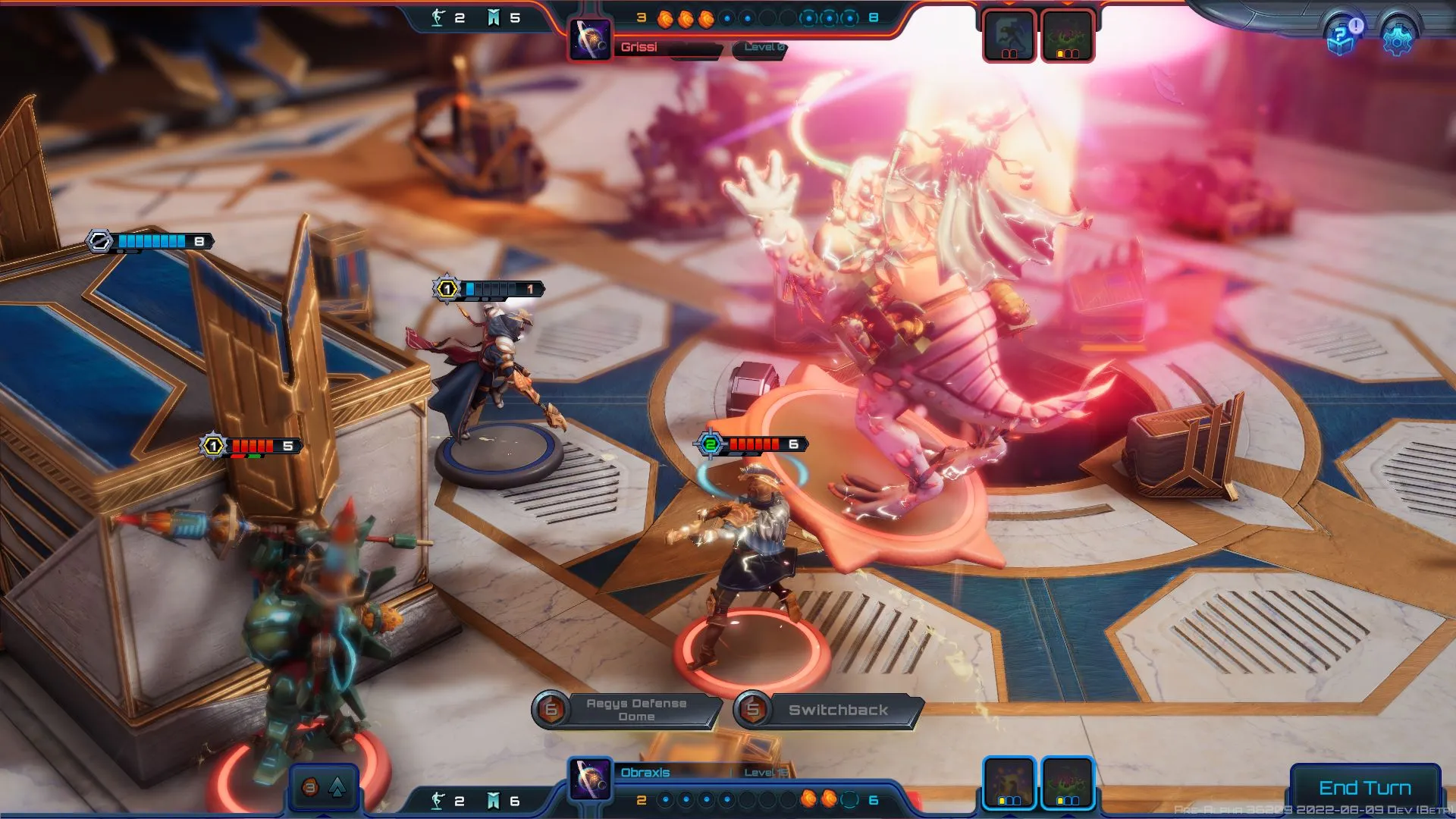This screenshot has width=1456, height=819.
Task: Open the help box with question mark
Action: [x=1345, y=35]
